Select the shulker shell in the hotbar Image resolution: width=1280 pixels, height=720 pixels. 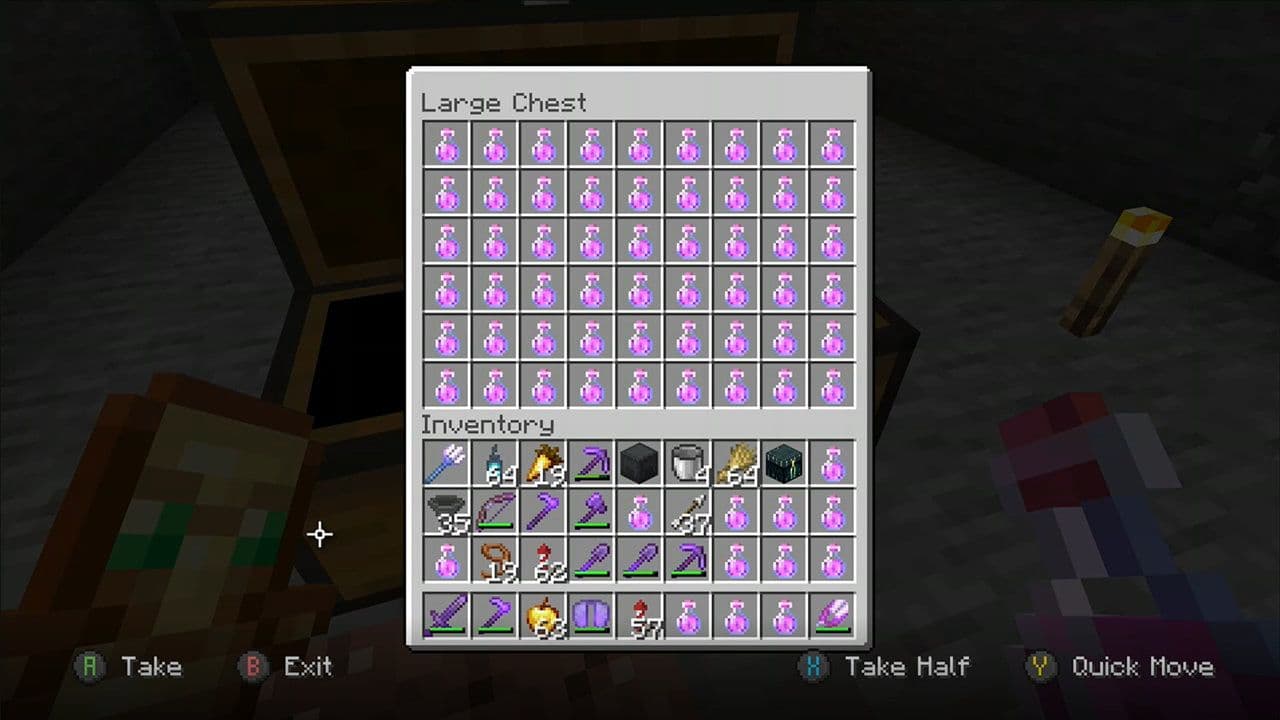[833, 614]
